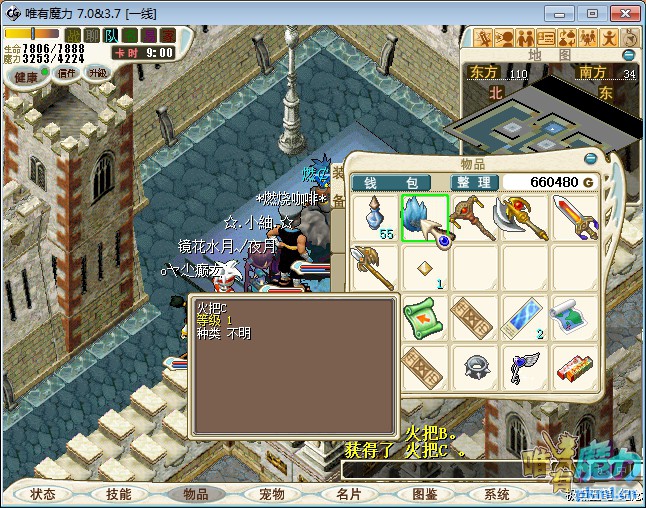Open the 系统 system menu

497,494
